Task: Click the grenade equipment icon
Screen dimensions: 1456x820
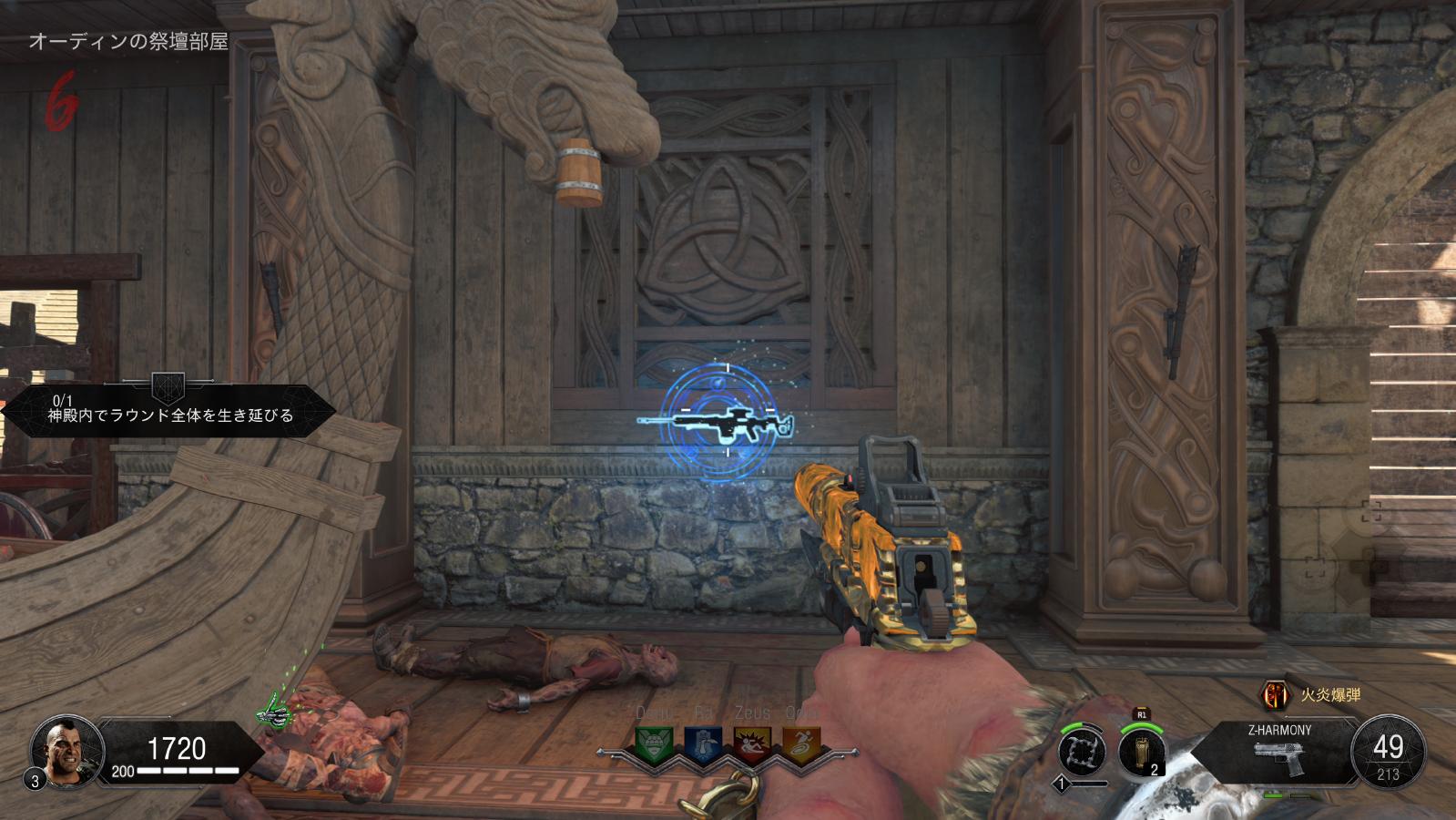Action: 1142,752
